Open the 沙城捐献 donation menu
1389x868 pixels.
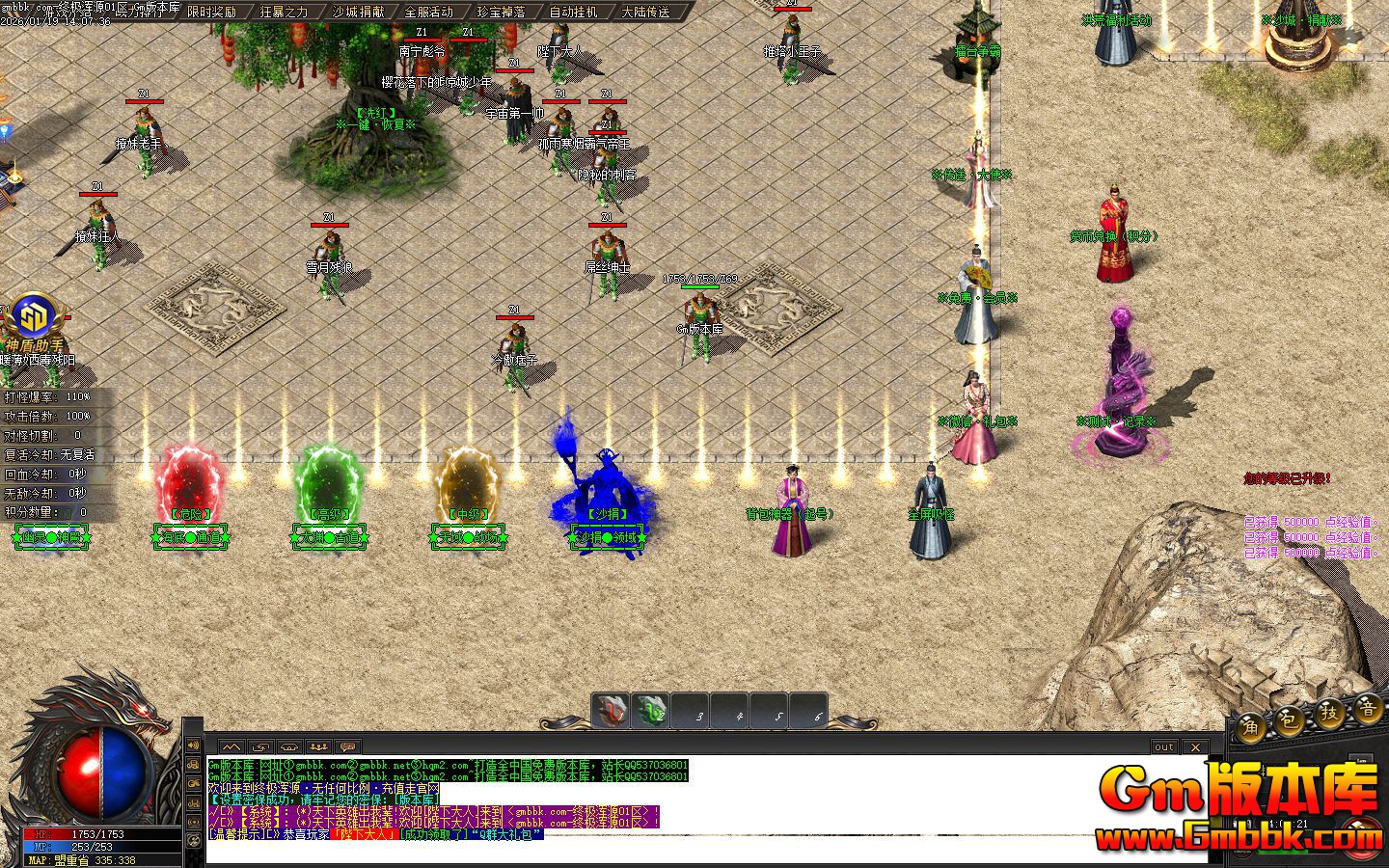coord(357,12)
